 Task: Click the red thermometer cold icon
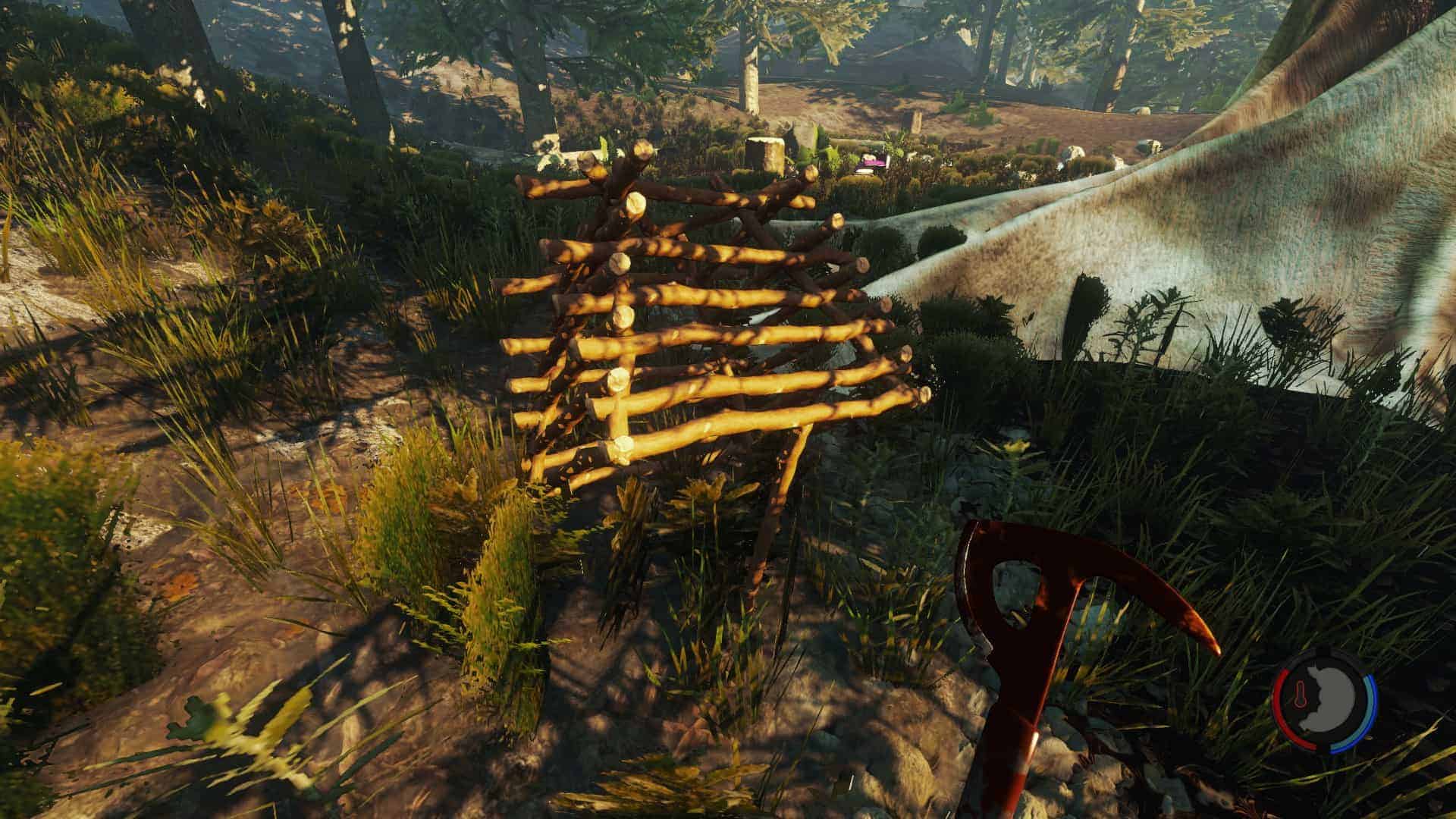coord(1301,698)
